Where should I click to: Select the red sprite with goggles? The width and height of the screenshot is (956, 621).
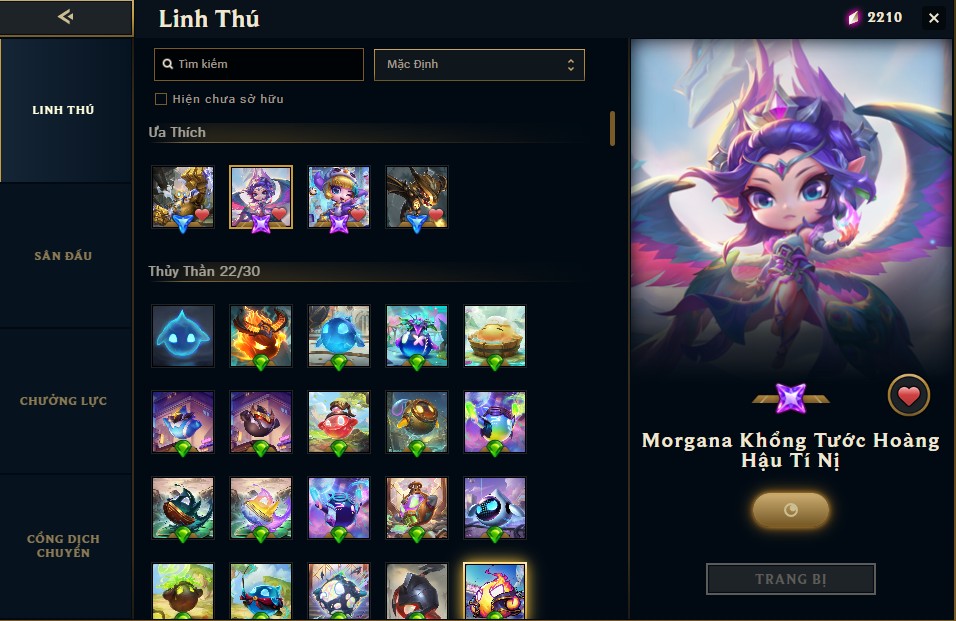[x=339, y=421]
